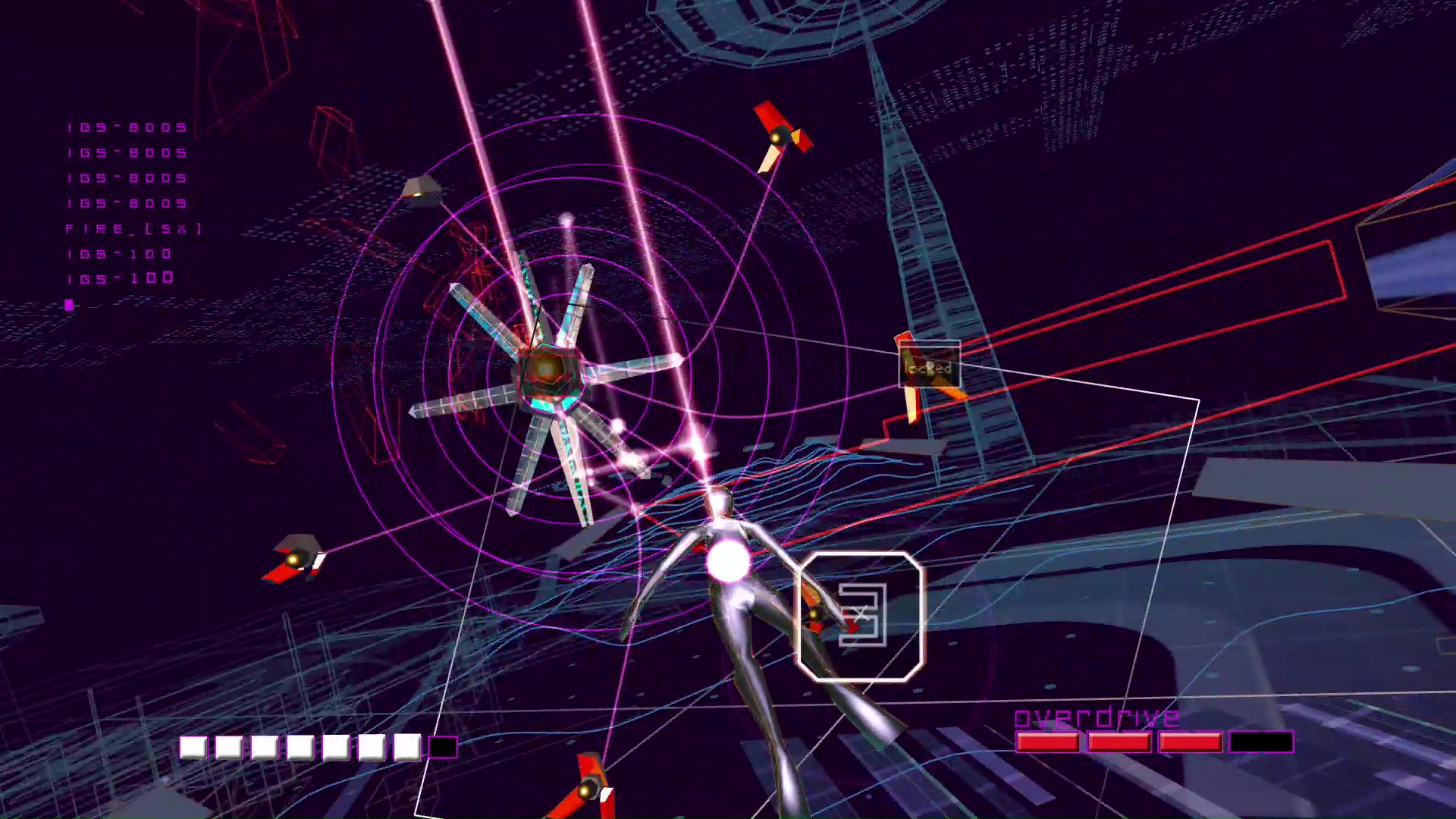Toggle the small purple square below the score list
The width and height of the screenshot is (1456, 819).
click(68, 305)
